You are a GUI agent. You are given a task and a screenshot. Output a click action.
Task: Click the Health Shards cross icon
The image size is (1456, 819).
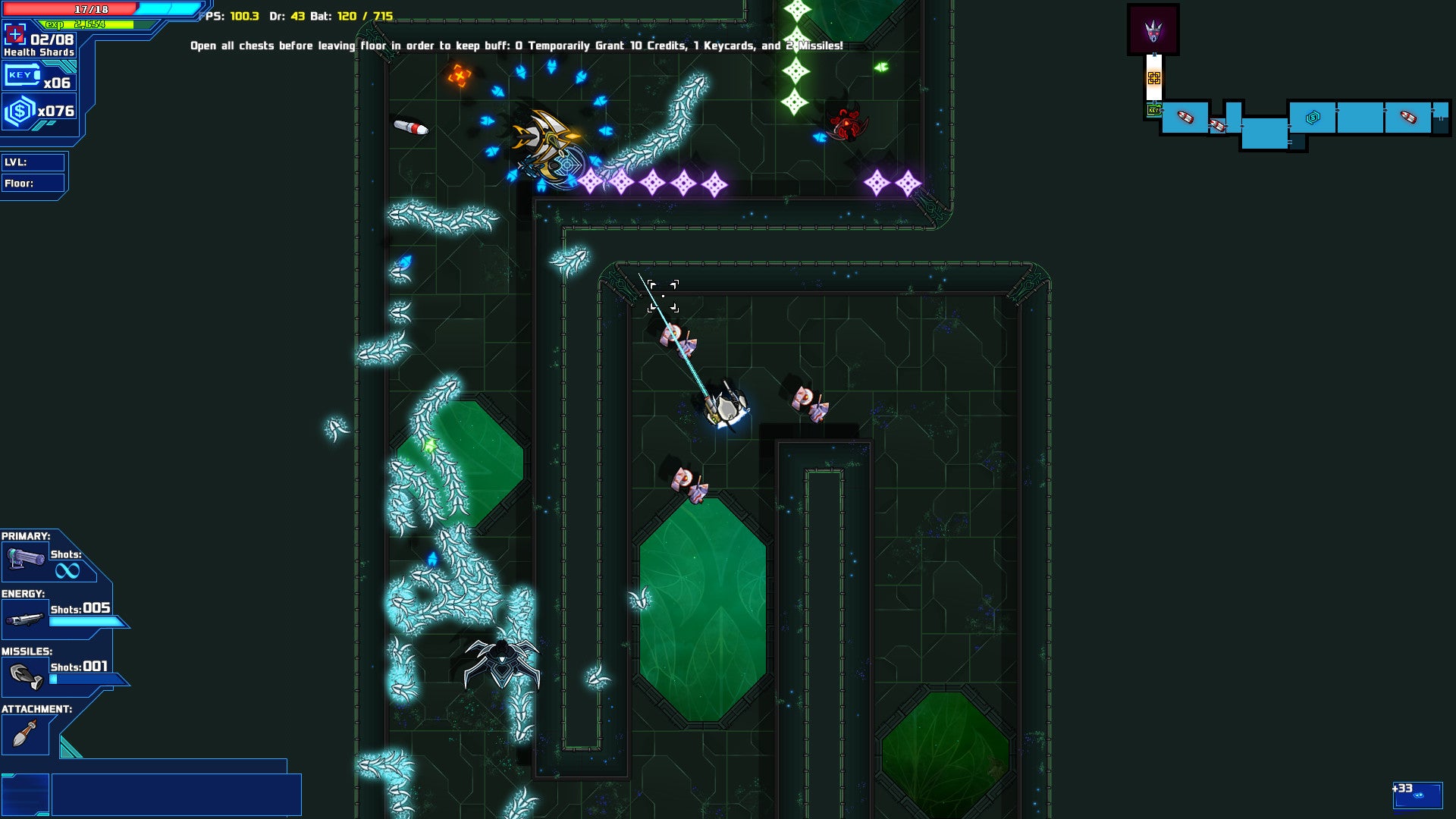tap(14, 34)
